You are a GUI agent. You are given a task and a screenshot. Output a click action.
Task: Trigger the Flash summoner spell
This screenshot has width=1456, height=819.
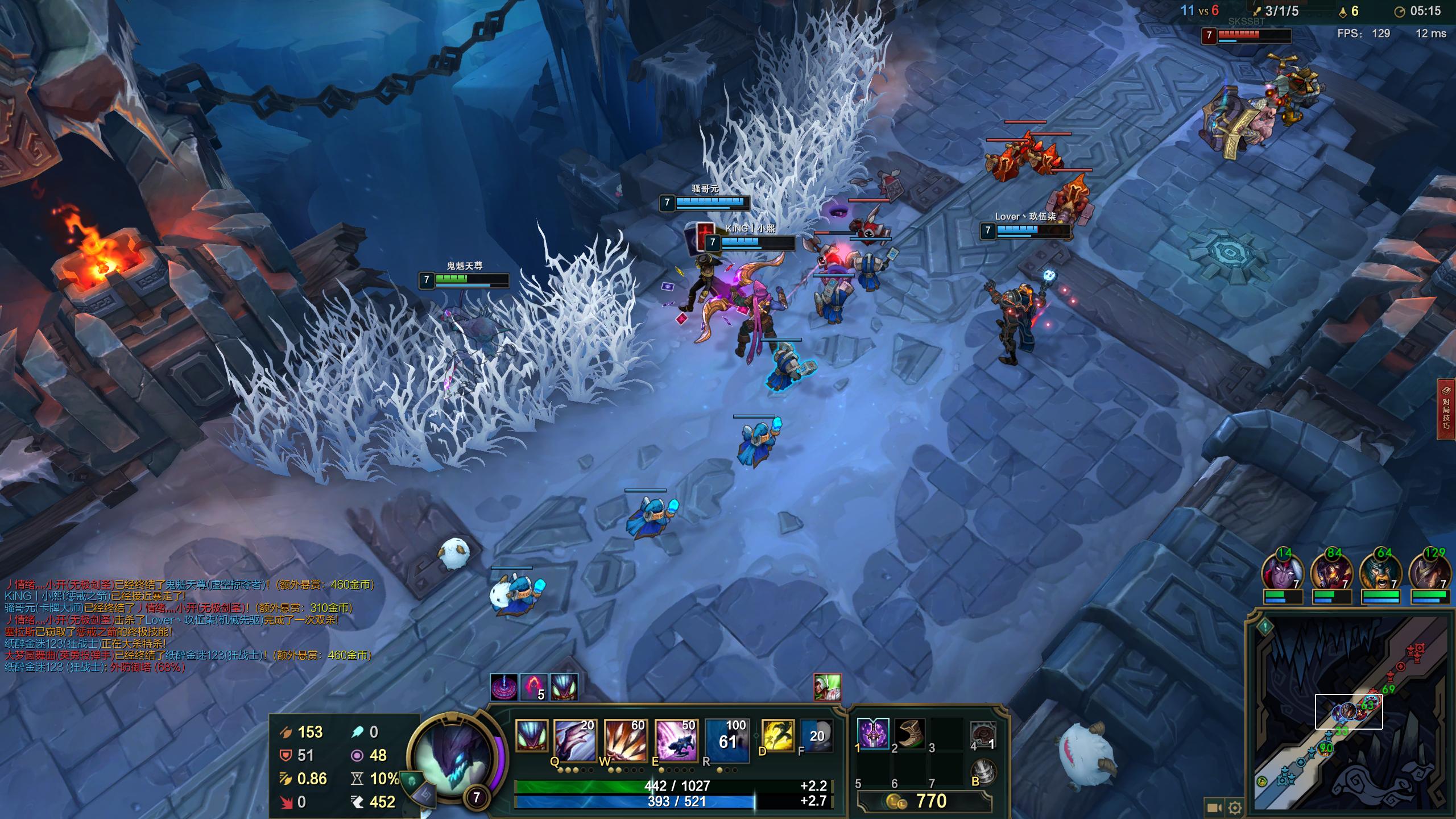(x=777, y=735)
